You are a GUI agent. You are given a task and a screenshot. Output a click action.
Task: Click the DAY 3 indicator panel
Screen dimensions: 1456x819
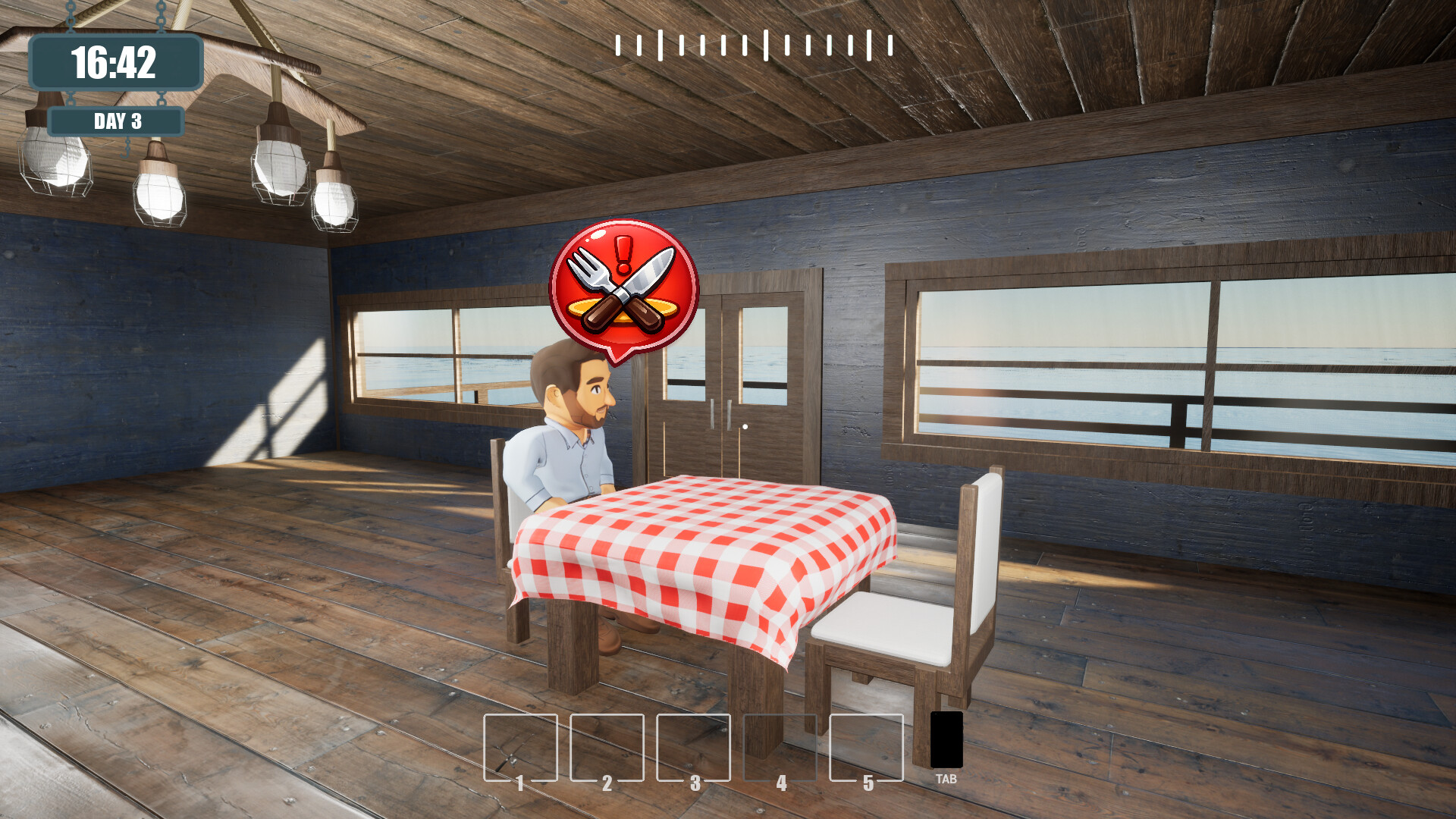(115, 120)
